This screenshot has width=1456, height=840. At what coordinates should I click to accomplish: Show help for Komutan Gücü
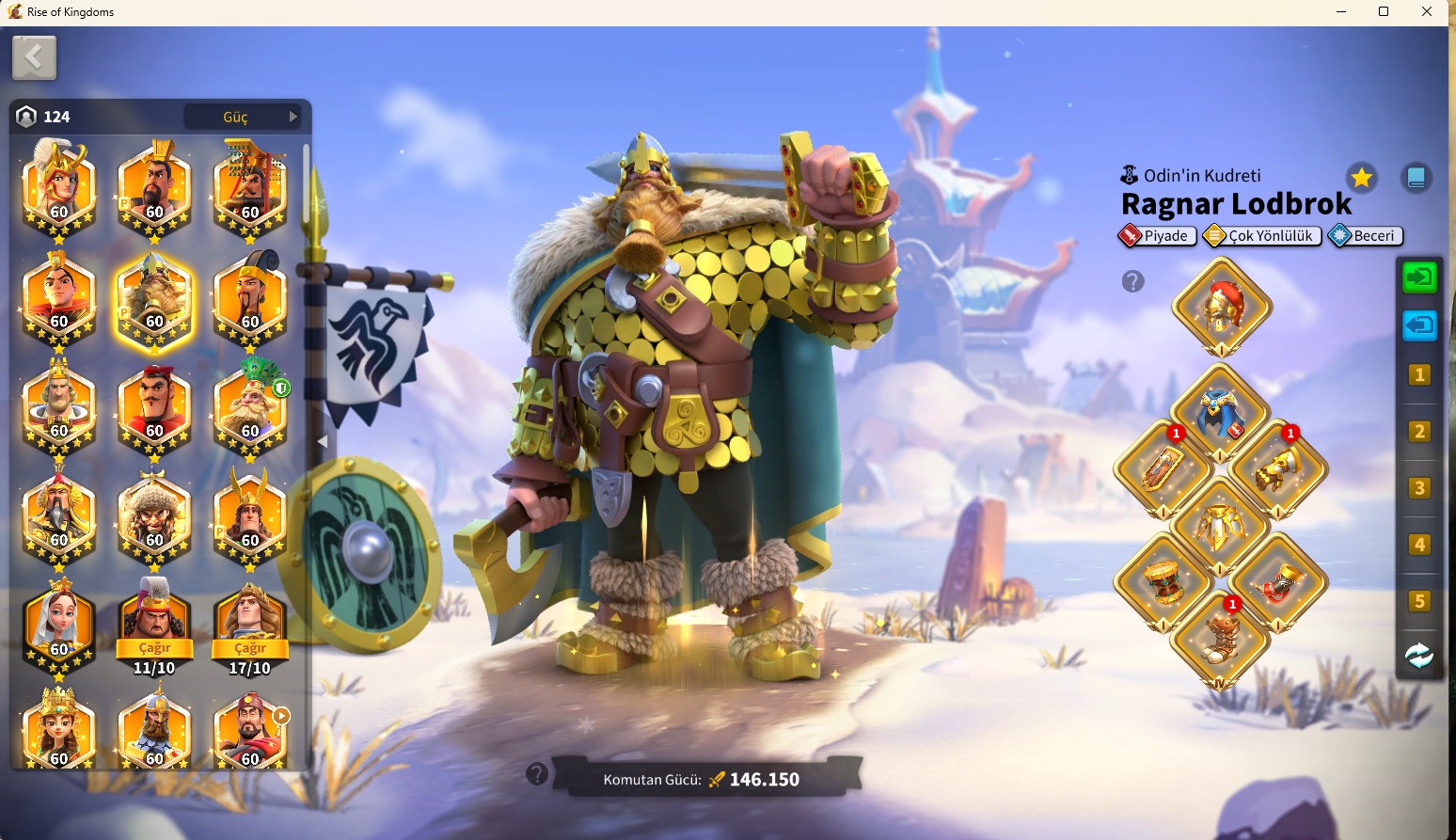(x=537, y=774)
